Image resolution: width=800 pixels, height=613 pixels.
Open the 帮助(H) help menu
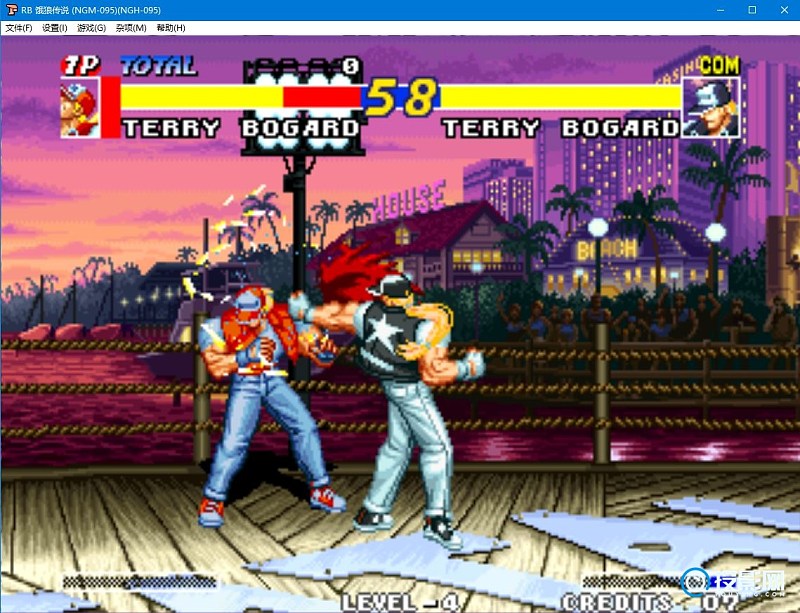tap(170, 28)
